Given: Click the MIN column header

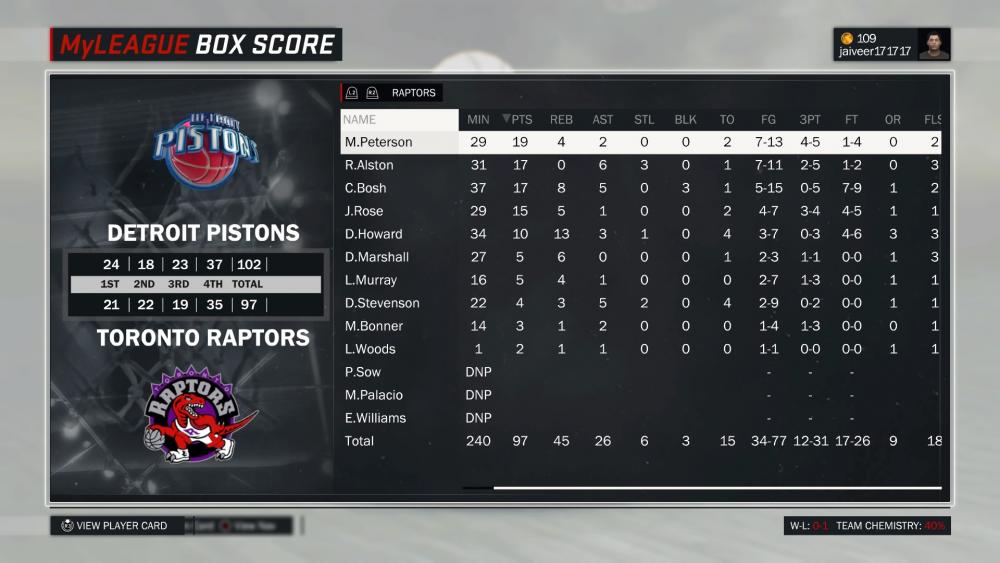Looking at the screenshot, I should click(478, 120).
